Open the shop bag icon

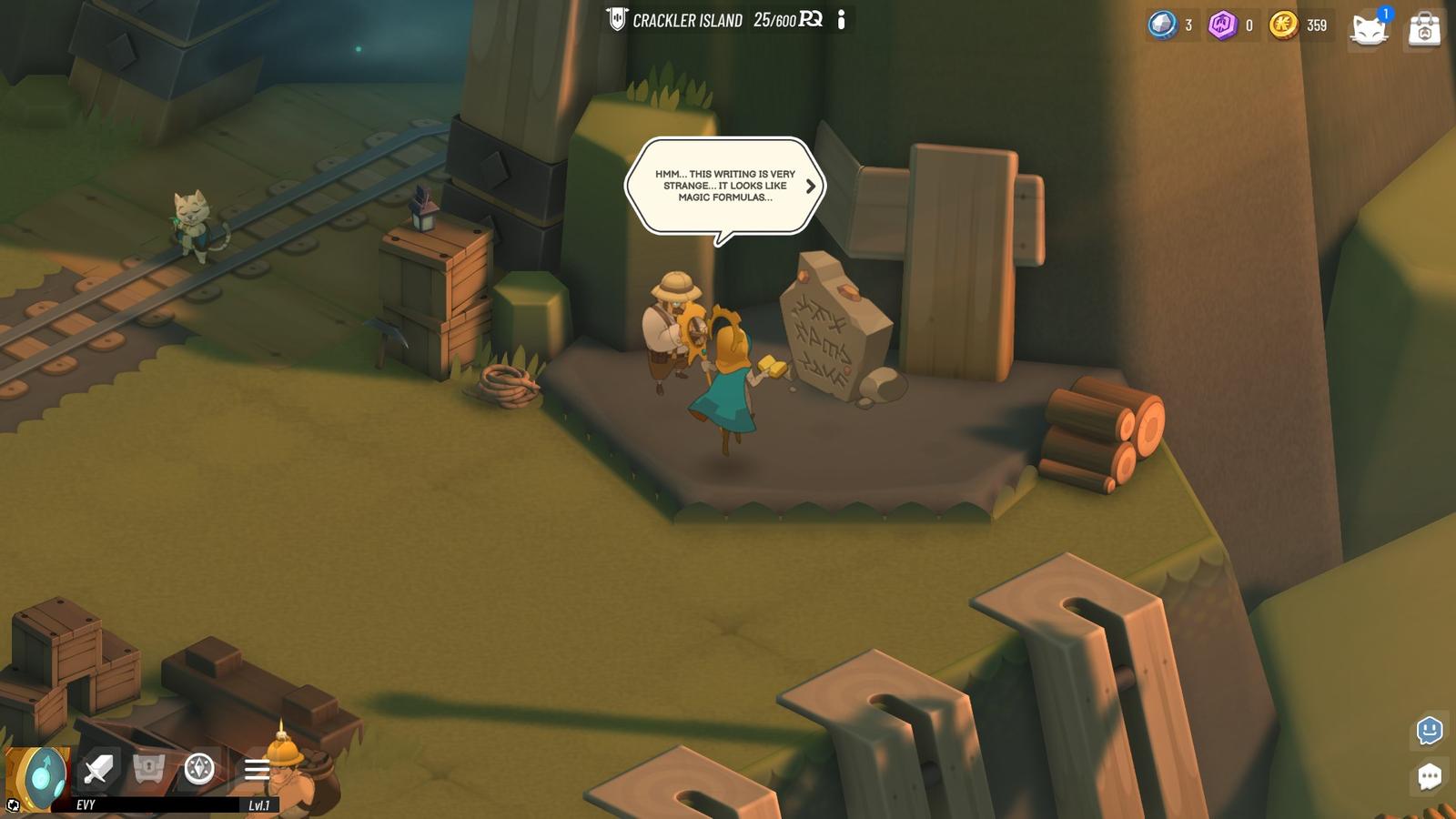click(1426, 28)
